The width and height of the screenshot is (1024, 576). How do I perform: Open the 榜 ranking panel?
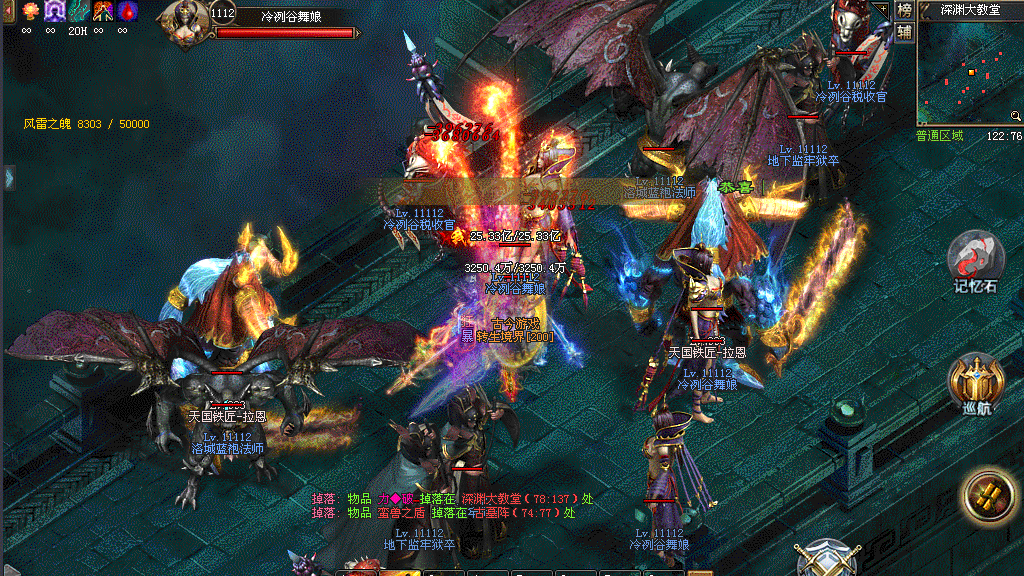pyautogui.click(x=904, y=10)
